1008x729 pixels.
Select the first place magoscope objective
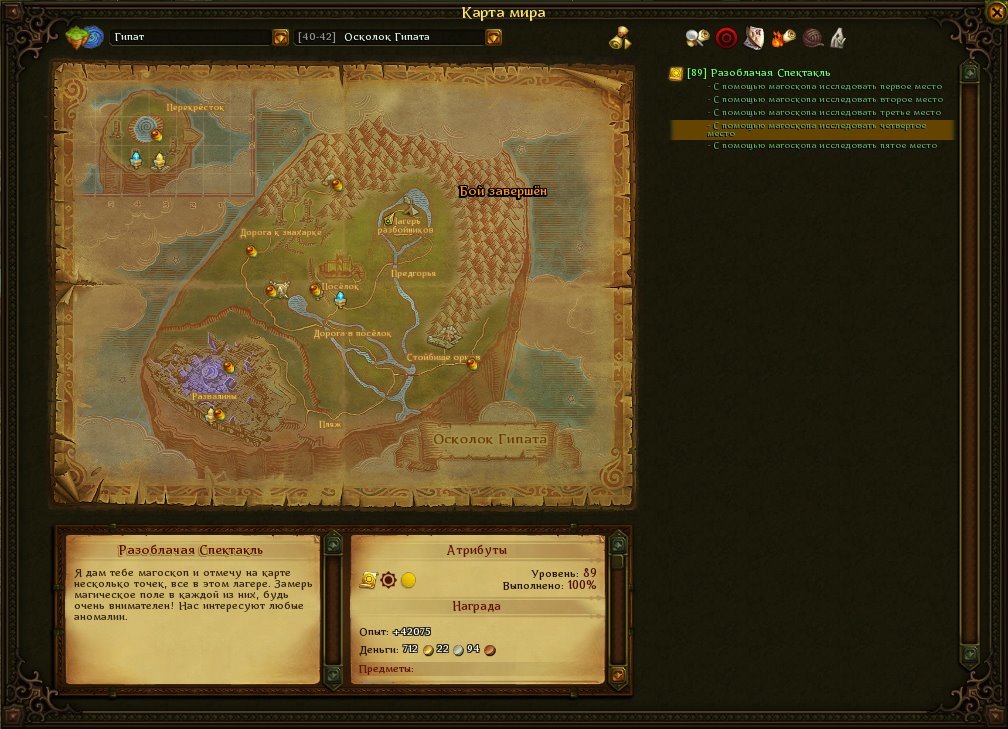coord(827,87)
